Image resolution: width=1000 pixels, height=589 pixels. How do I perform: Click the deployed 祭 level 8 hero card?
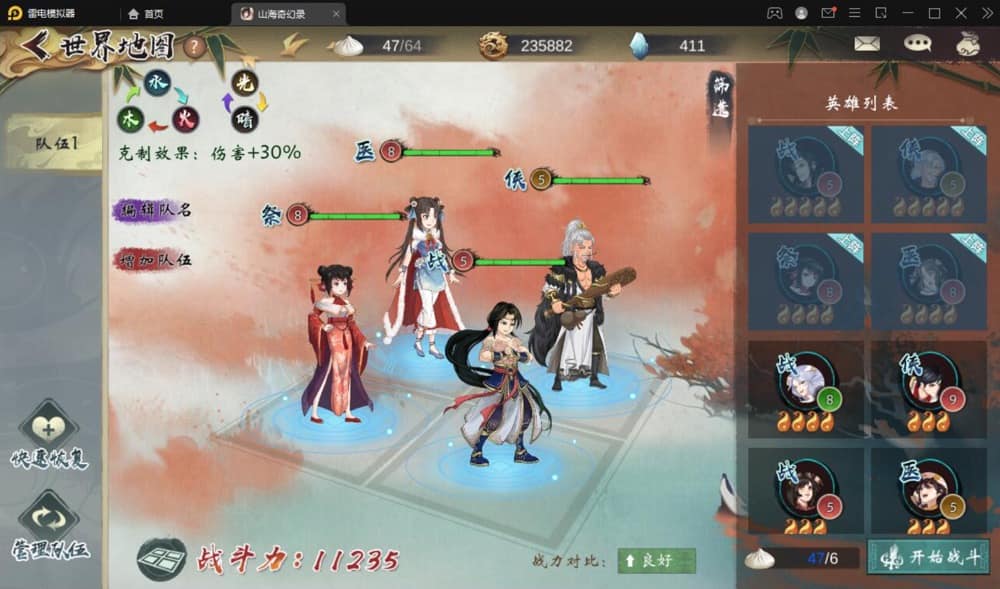806,281
